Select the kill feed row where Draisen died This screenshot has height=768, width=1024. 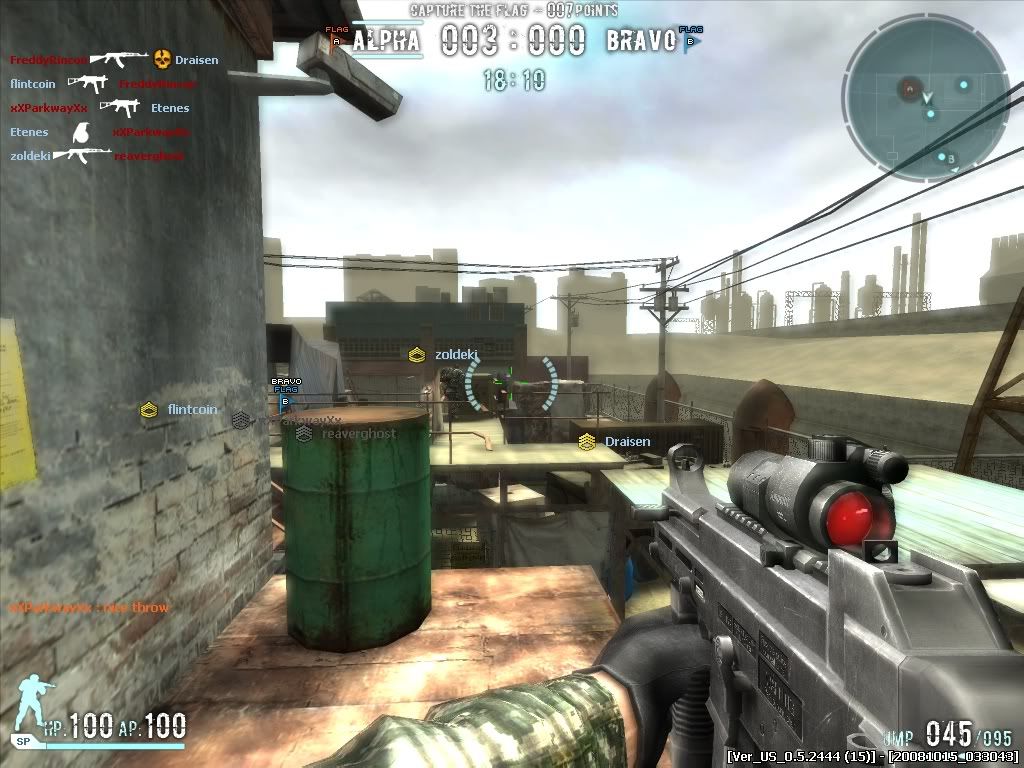[x=114, y=60]
